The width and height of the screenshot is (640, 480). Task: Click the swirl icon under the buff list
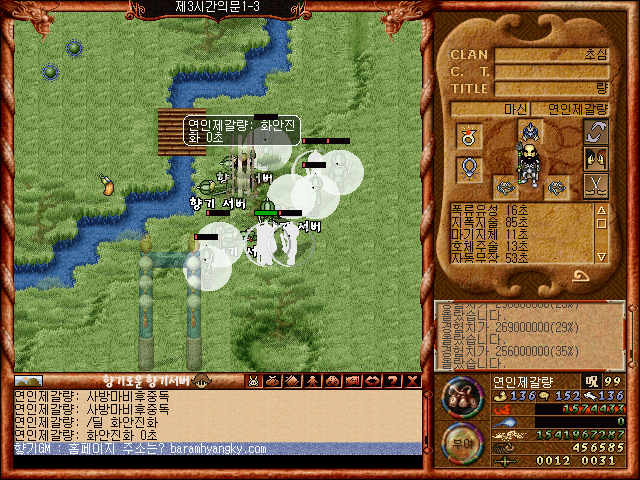580,277
